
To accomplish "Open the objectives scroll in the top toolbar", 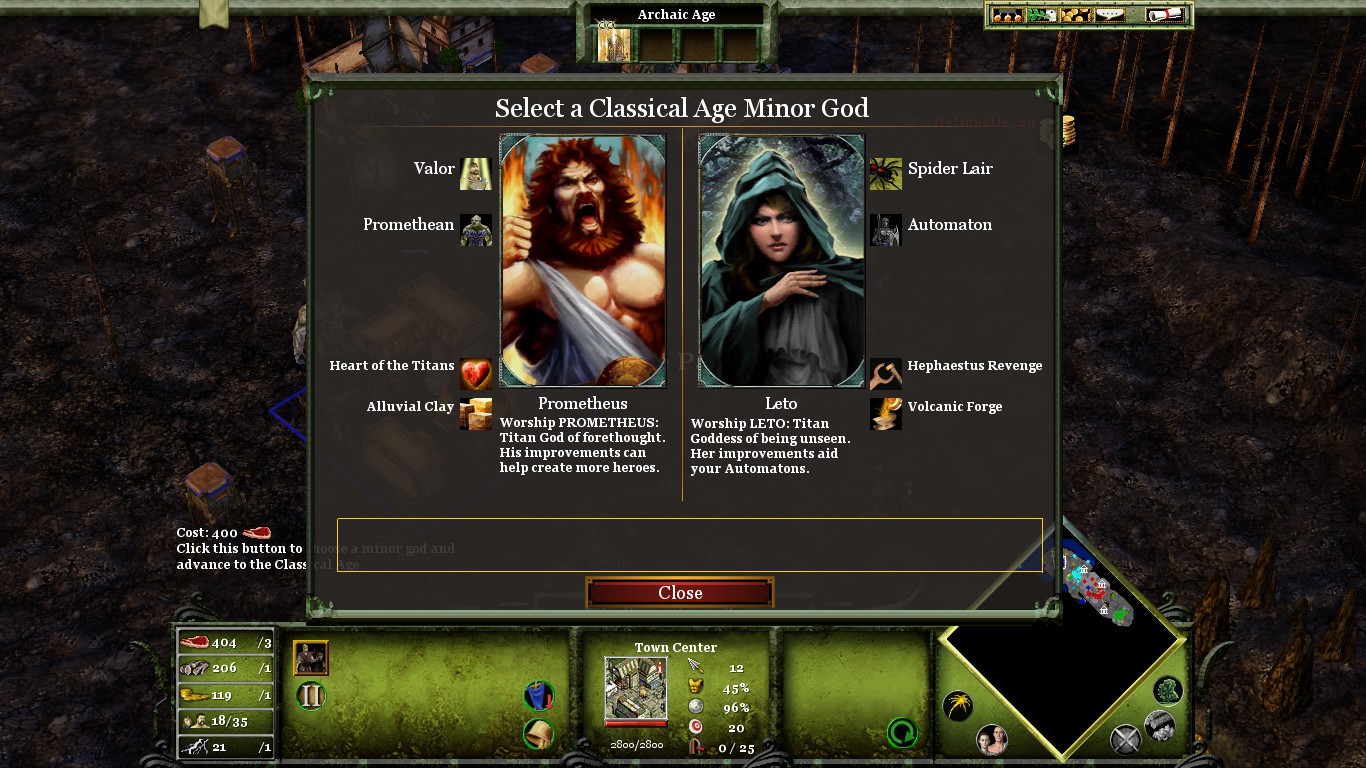I will (1163, 13).
